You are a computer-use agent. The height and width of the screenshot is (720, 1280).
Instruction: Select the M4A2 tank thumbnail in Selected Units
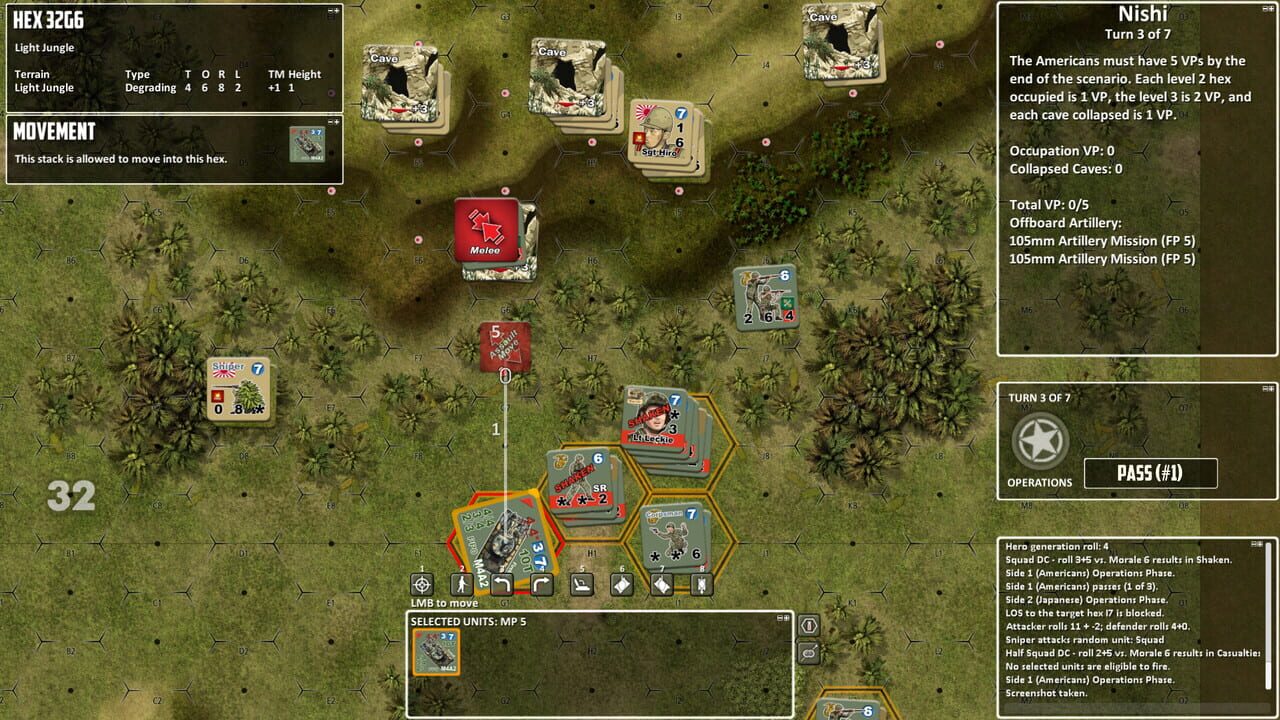point(434,650)
